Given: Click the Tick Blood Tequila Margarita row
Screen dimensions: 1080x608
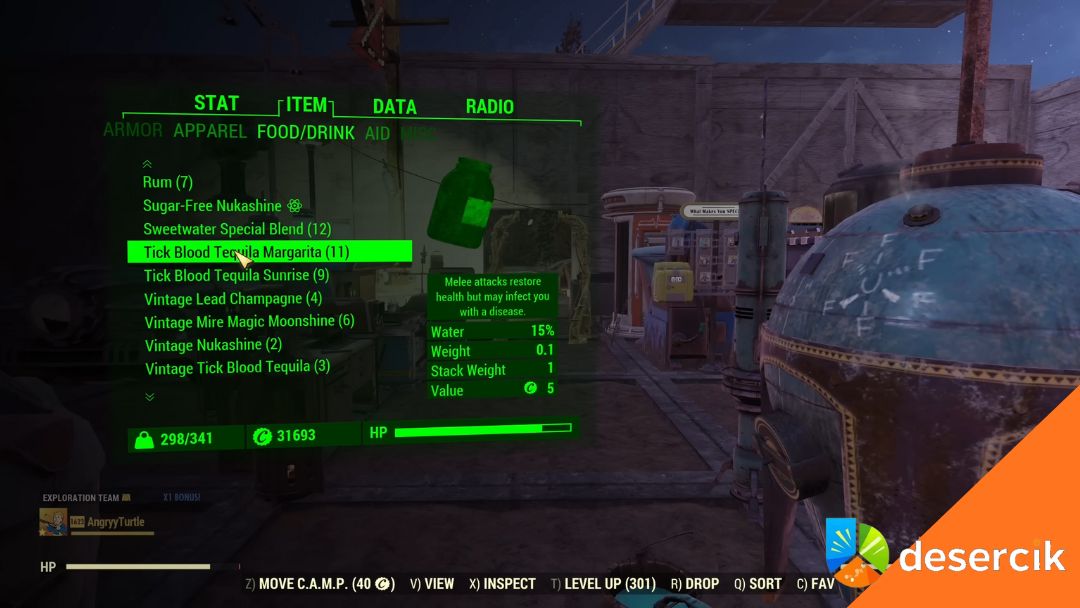Looking at the screenshot, I should [246, 252].
